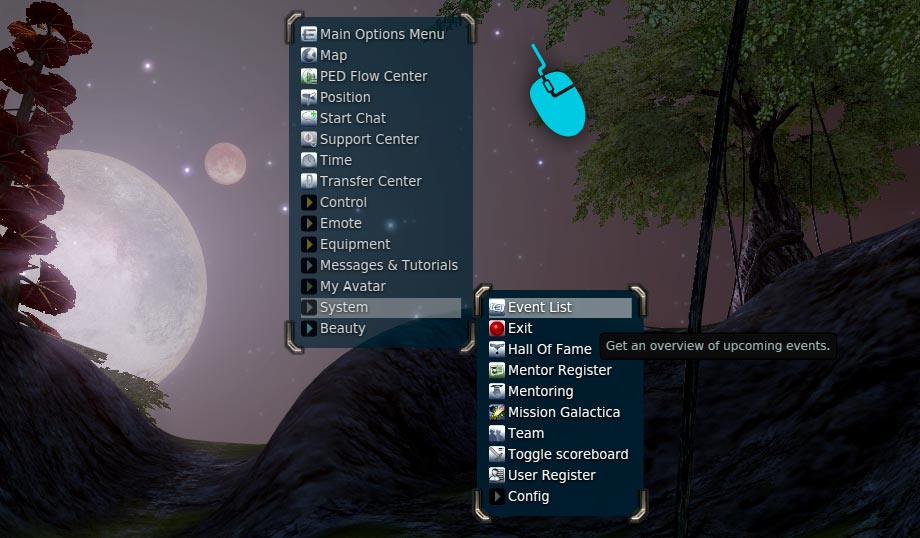Screen dimensions: 920x538
Task: Select the Team option
Action: [x=526, y=433]
